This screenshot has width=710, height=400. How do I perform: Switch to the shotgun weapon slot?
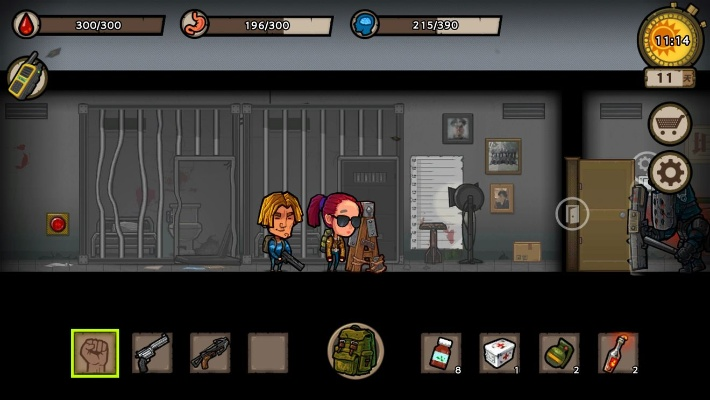[210, 353]
